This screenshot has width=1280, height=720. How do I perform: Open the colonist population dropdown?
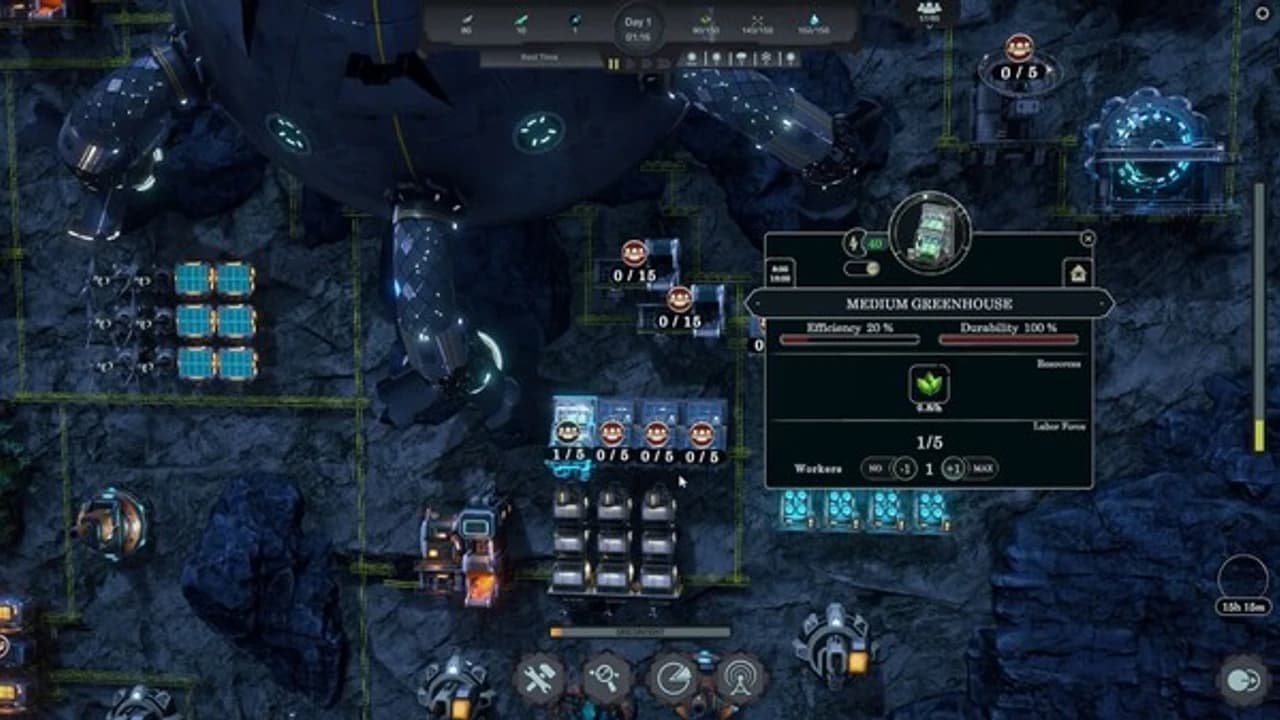point(930,13)
